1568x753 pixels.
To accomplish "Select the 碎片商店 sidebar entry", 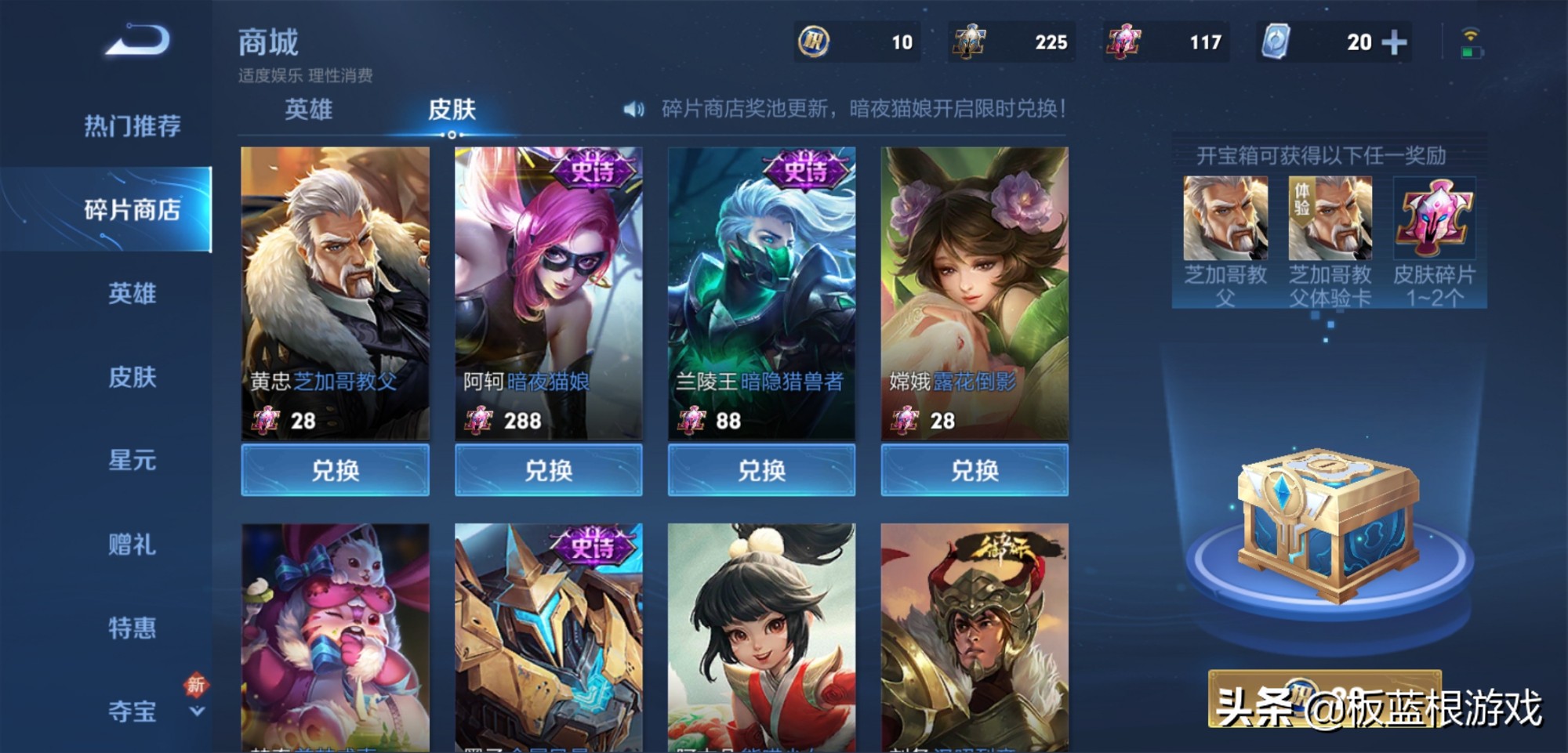I will (x=132, y=209).
